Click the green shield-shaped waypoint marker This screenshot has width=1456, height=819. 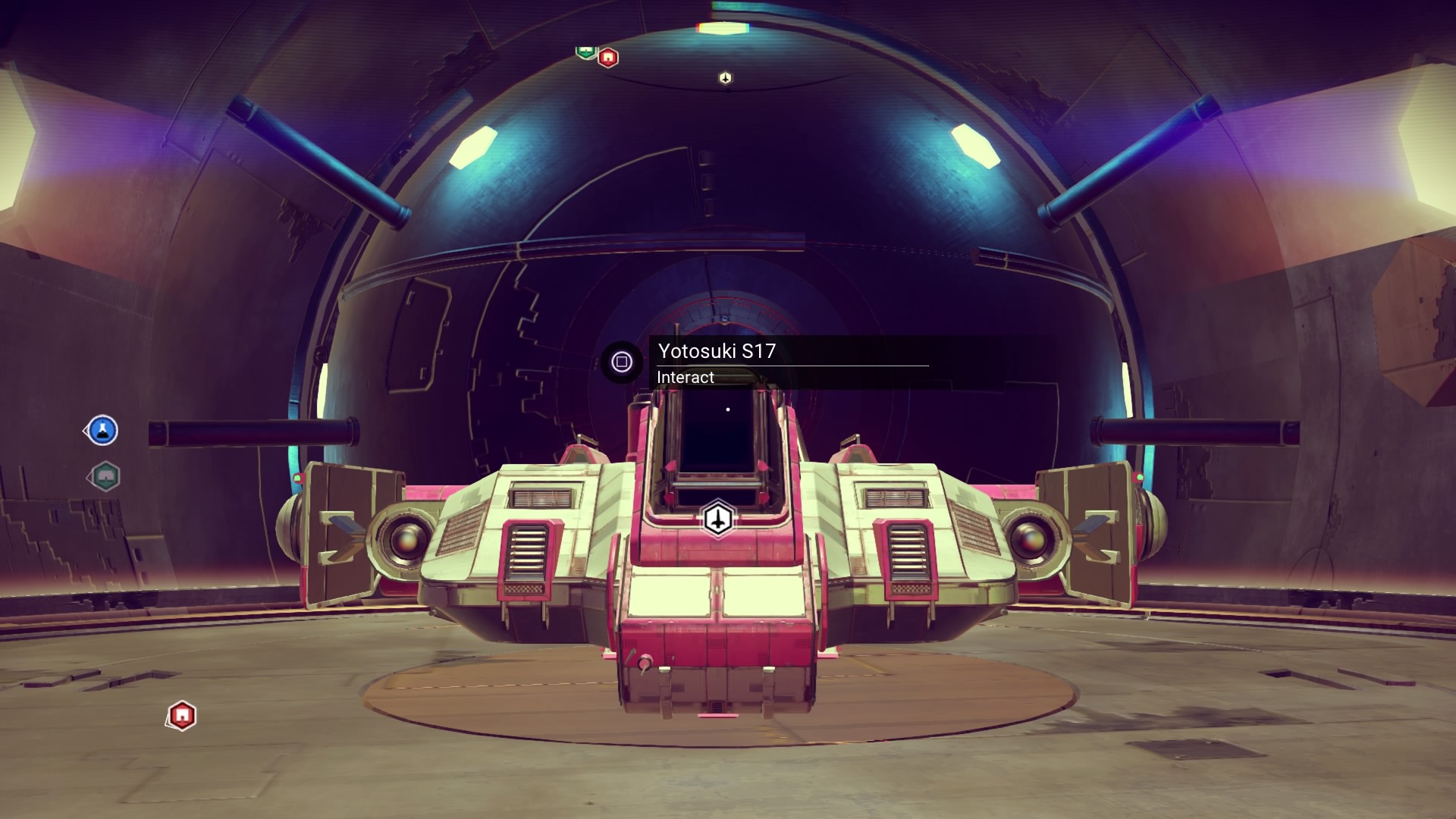(x=585, y=52)
